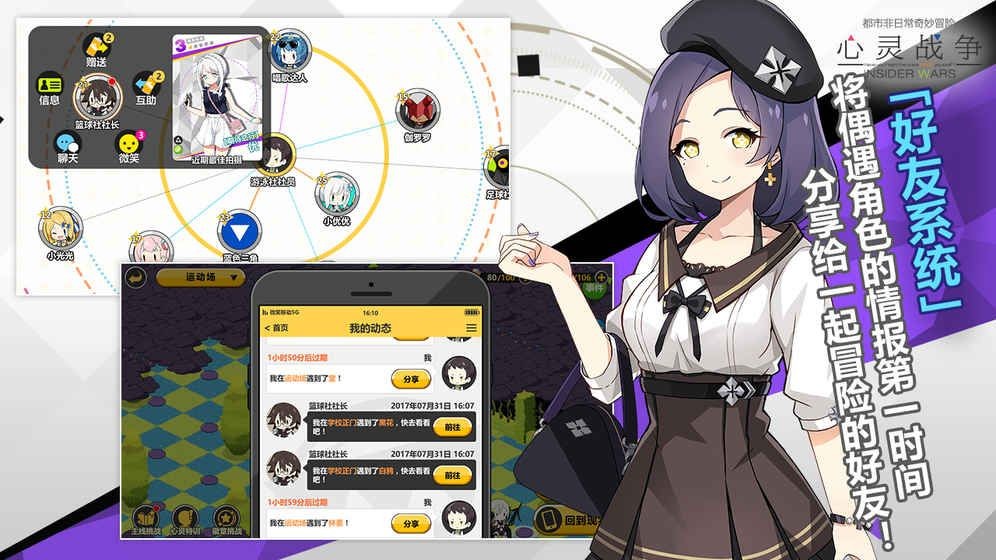996x560 pixels.
Task: Select the blue triangle friend node
Action: (x=239, y=232)
